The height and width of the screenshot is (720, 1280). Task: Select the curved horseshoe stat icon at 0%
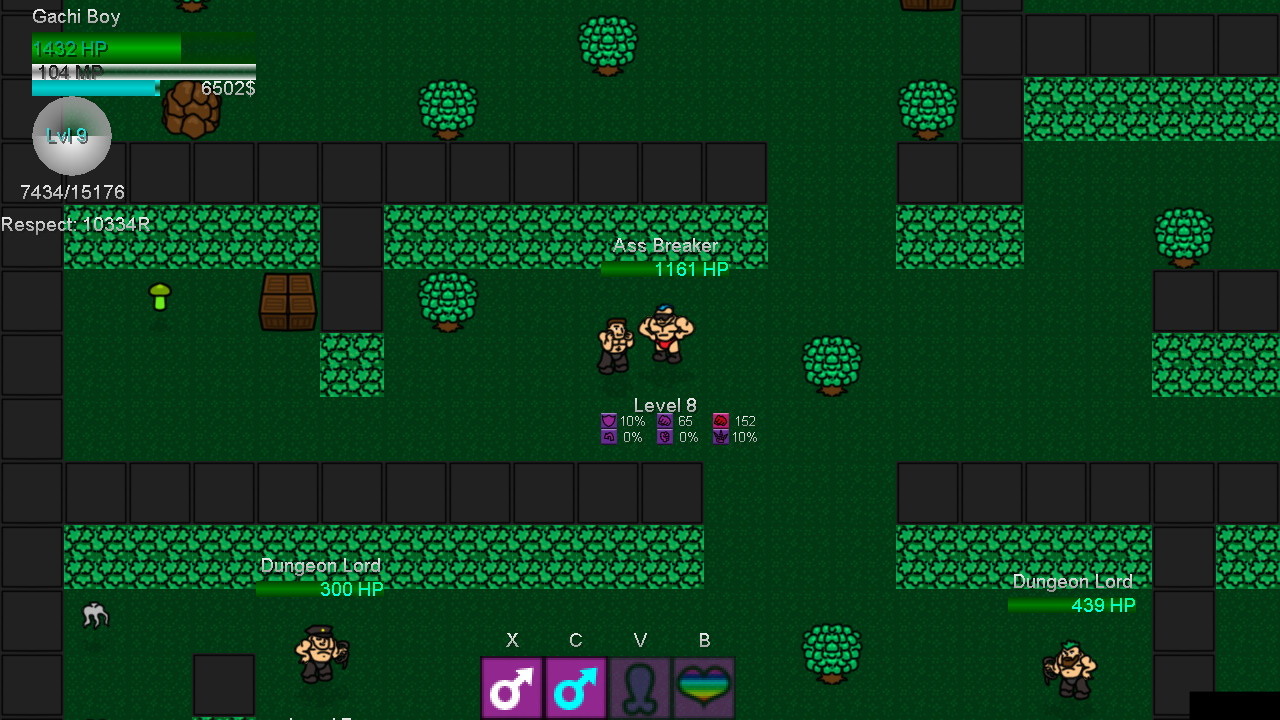click(x=608, y=437)
